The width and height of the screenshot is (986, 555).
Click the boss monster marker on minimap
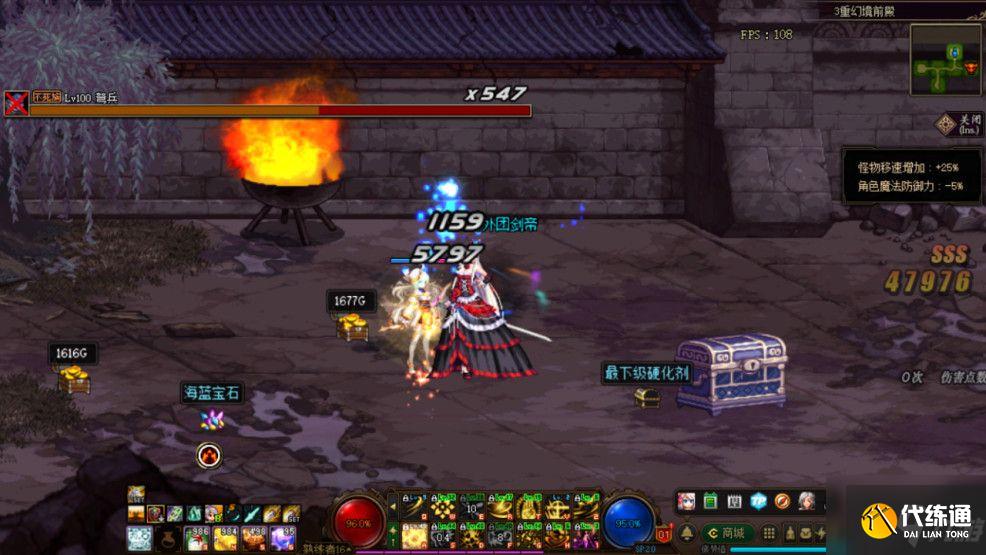[969, 67]
